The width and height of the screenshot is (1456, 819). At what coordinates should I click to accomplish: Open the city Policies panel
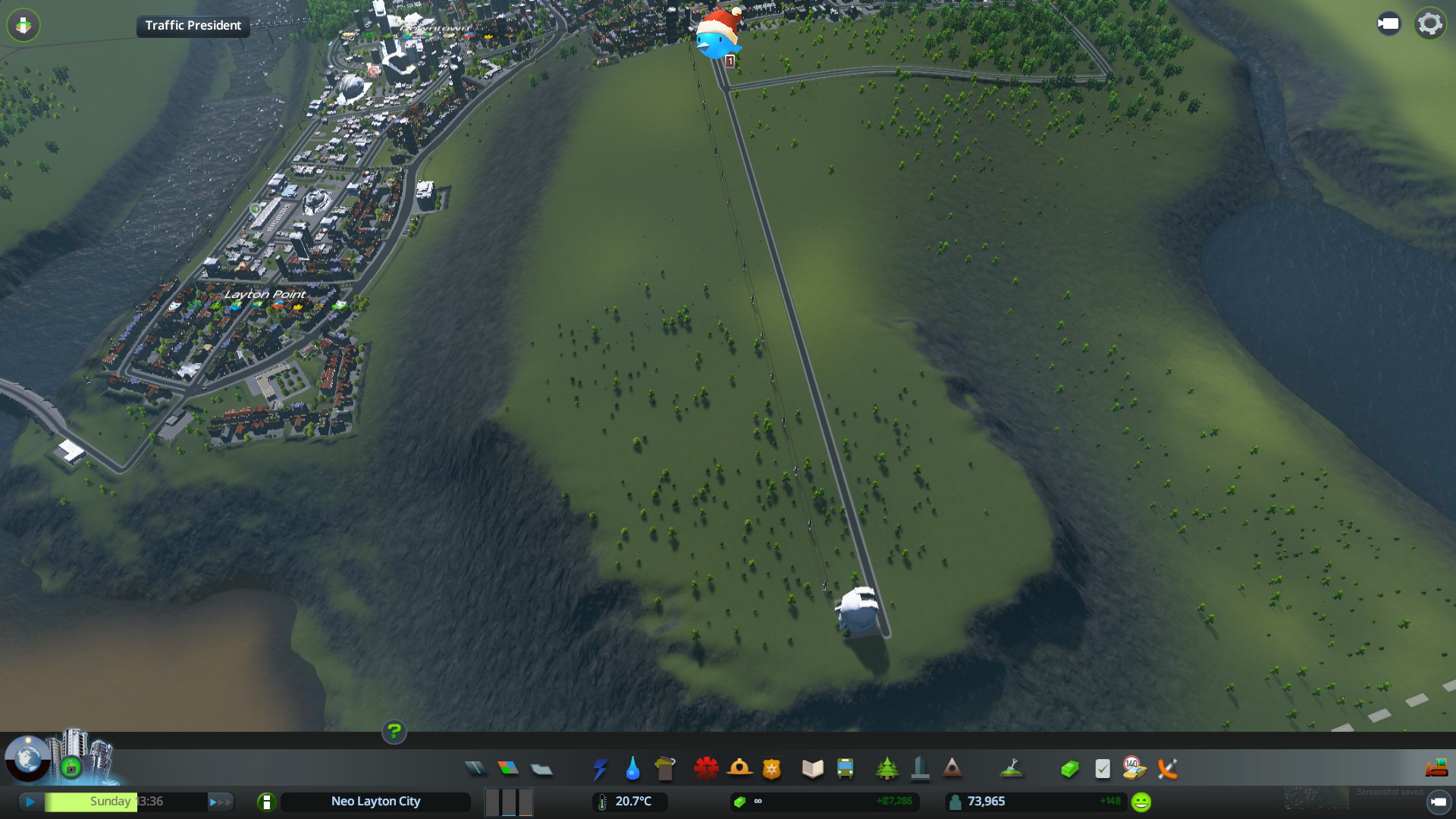point(1103,769)
